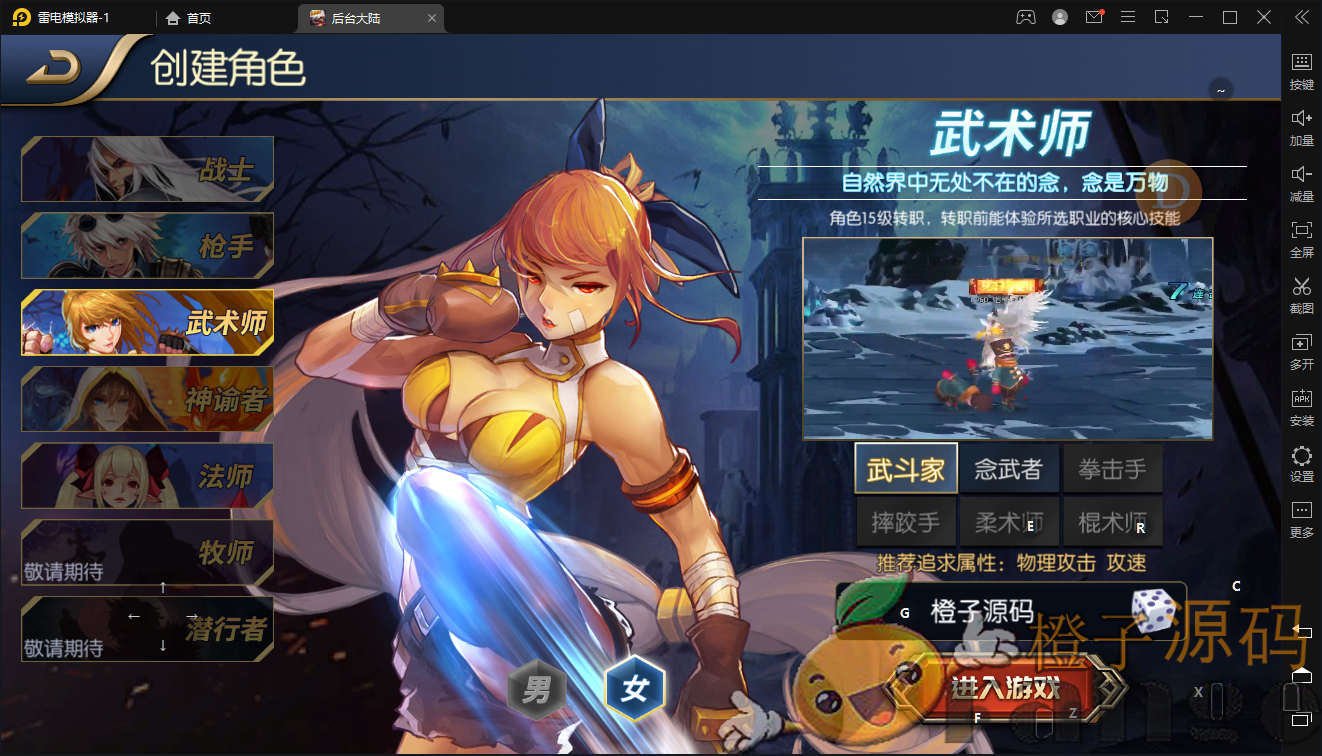Click the volume up (加量) icon
Viewport: 1322px width, 756px height.
click(x=1301, y=118)
